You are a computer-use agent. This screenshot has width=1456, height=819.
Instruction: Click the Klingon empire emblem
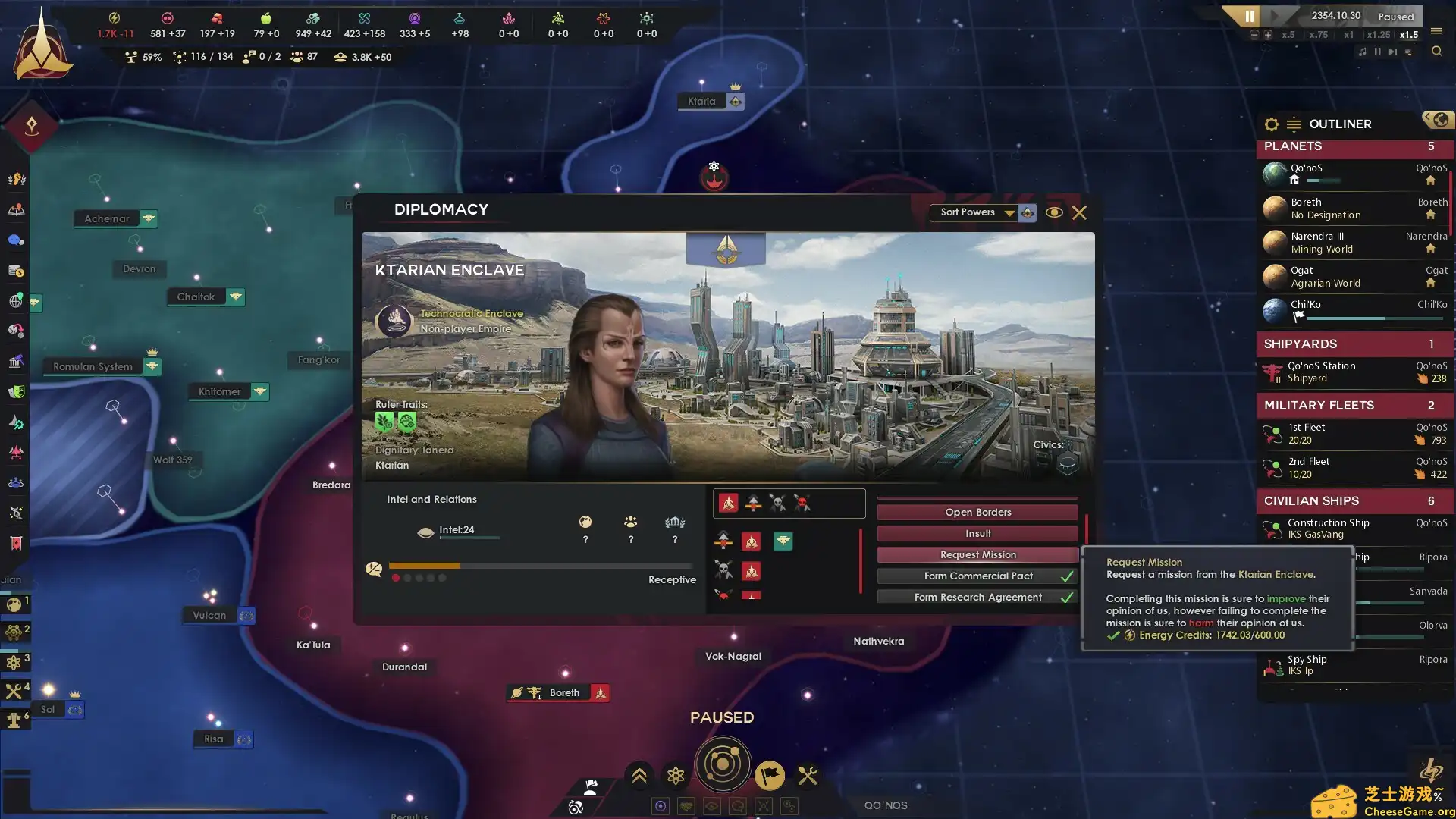tap(42, 45)
